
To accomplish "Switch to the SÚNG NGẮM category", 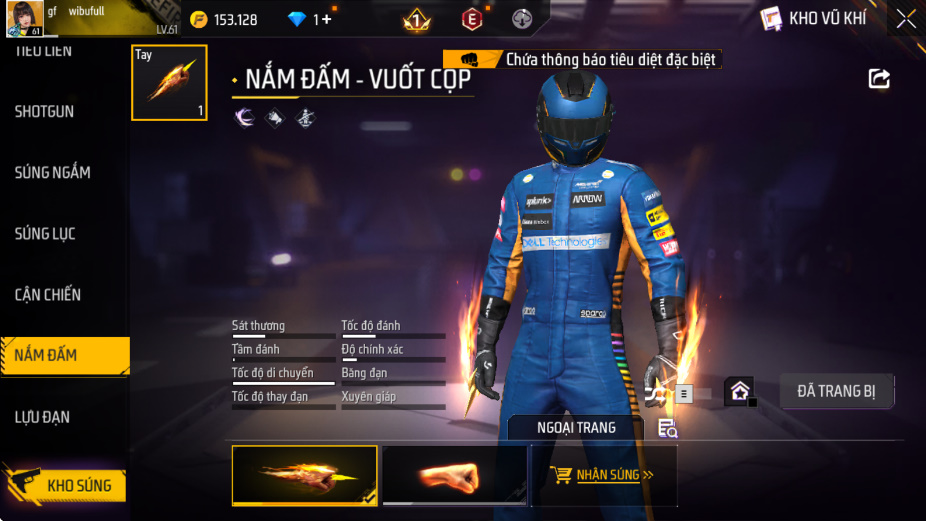I will [x=52, y=173].
